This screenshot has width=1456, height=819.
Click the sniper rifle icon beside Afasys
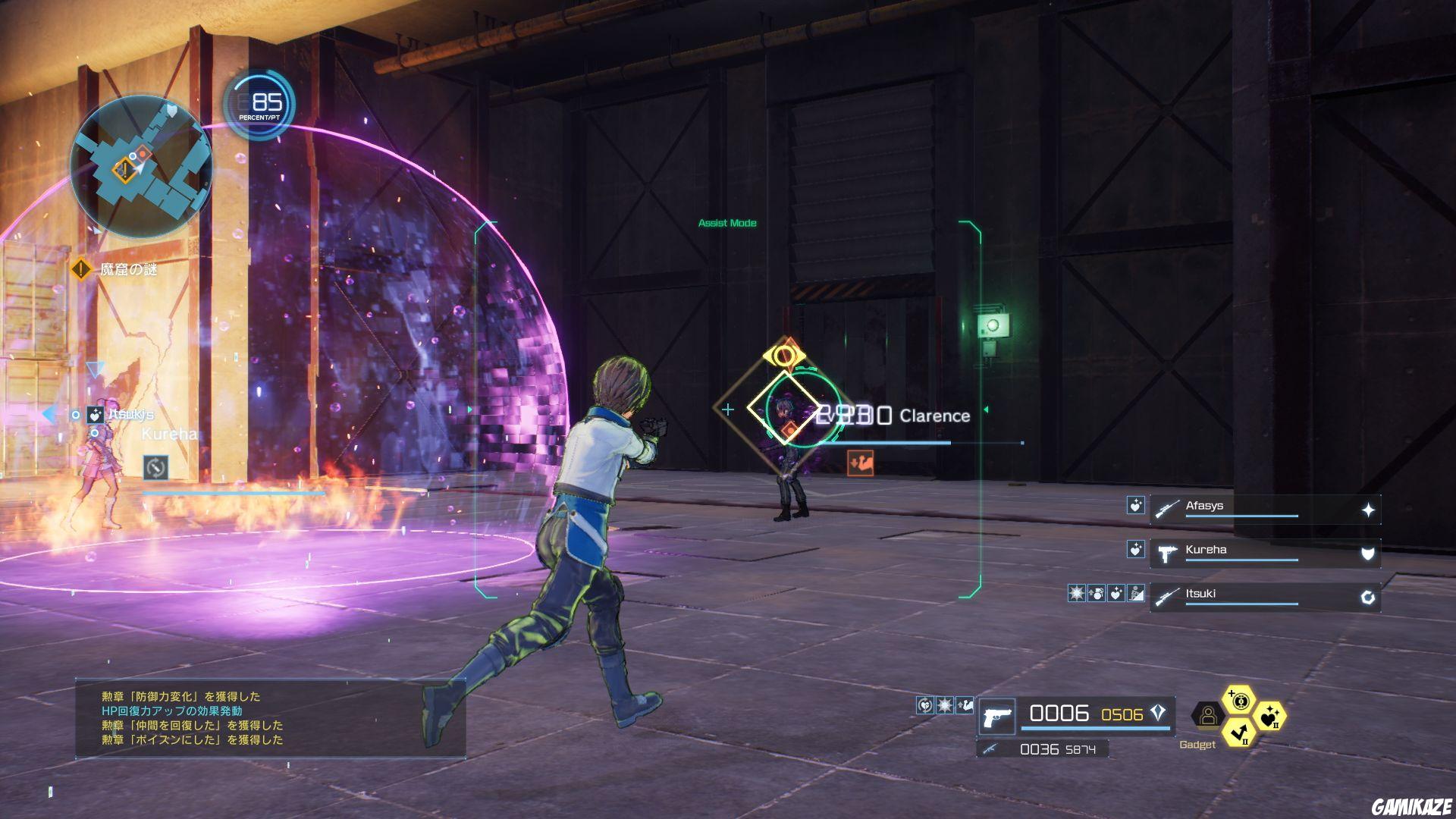1169,508
